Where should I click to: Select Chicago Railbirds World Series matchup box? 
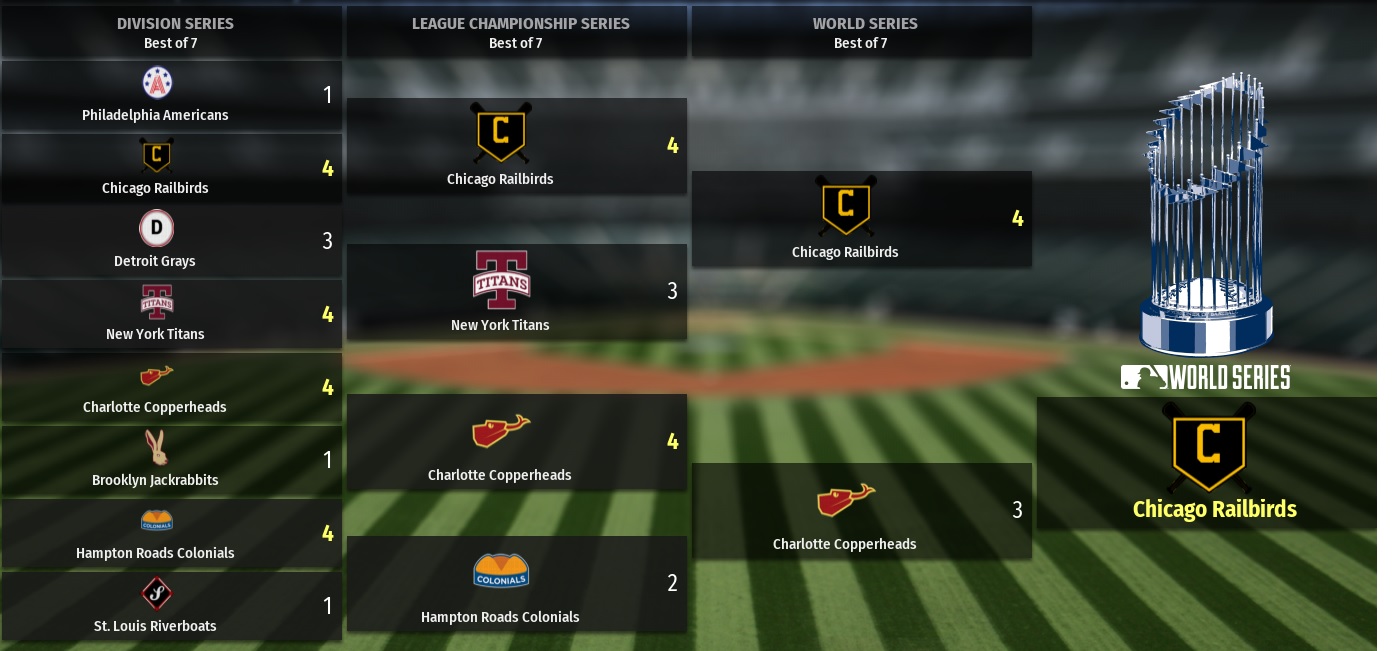pos(861,219)
